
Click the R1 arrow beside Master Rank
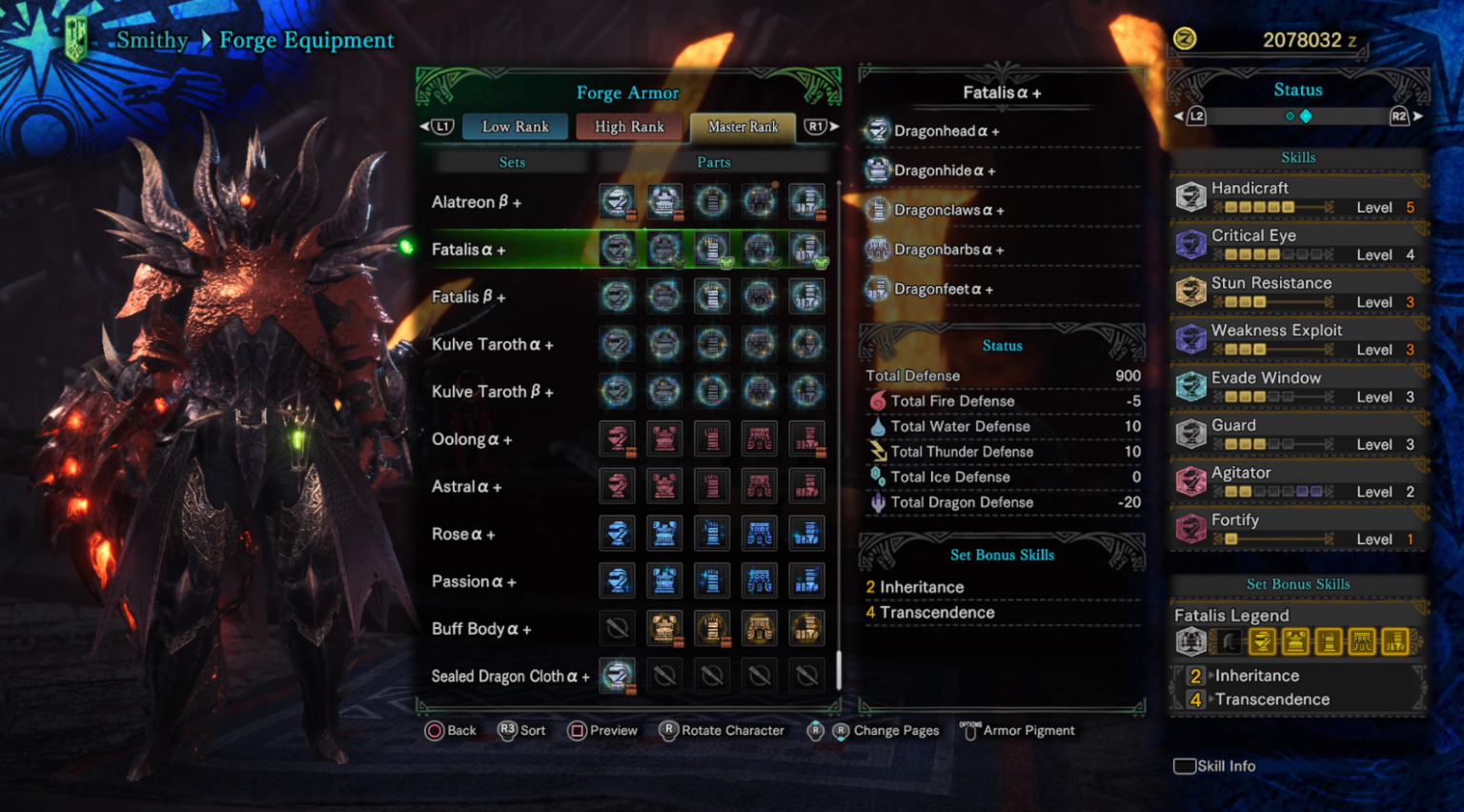coord(817,126)
